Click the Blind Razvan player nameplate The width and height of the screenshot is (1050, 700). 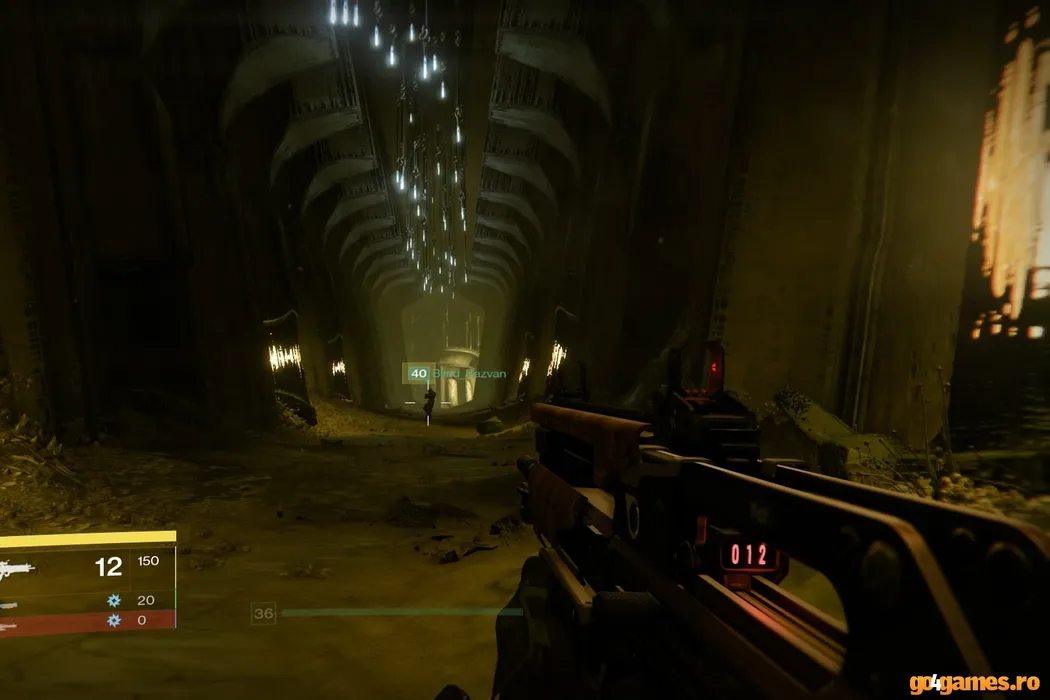click(468, 374)
